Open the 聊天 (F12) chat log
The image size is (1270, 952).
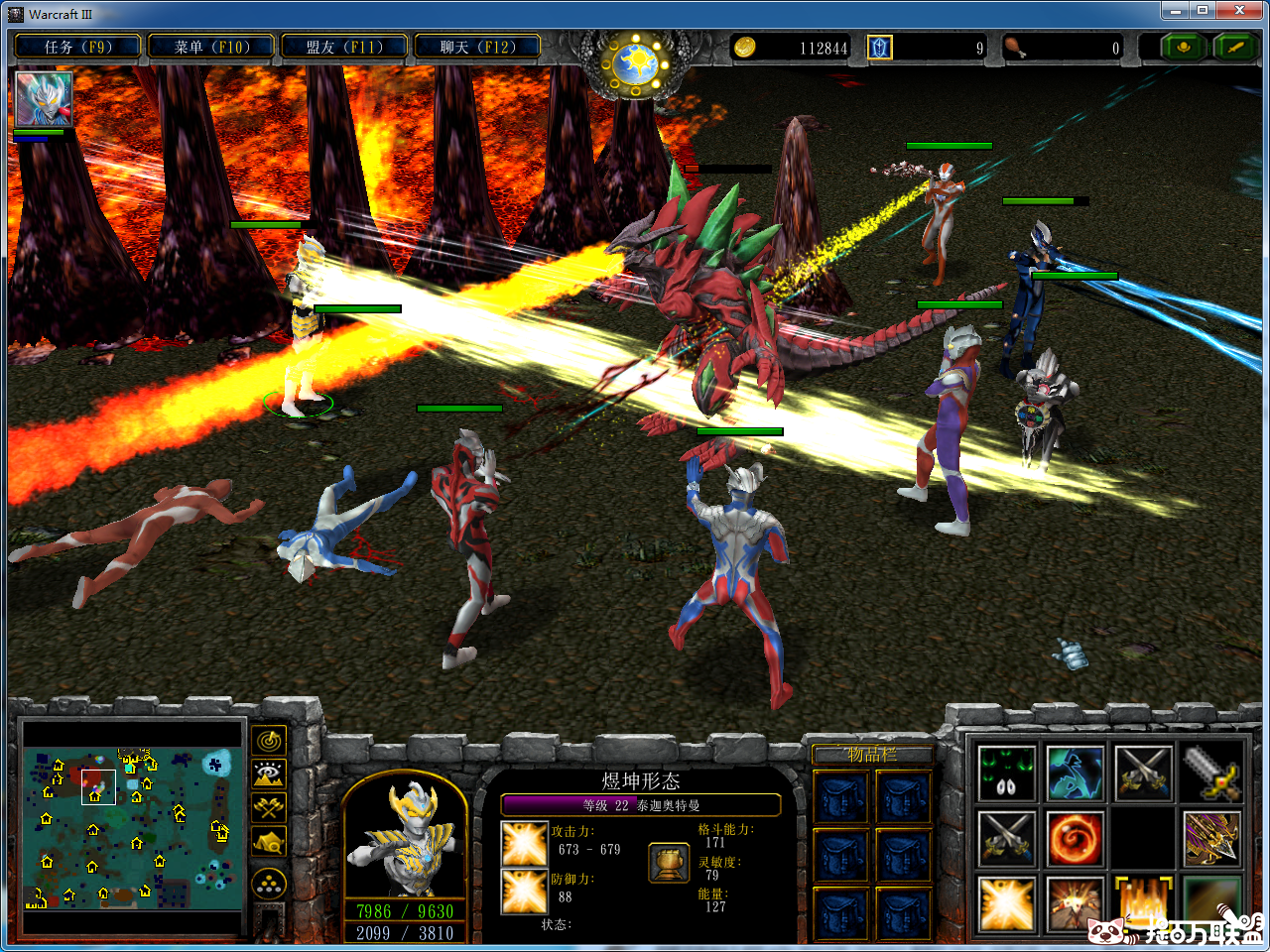pyautogui.click(x=478, y=47)
